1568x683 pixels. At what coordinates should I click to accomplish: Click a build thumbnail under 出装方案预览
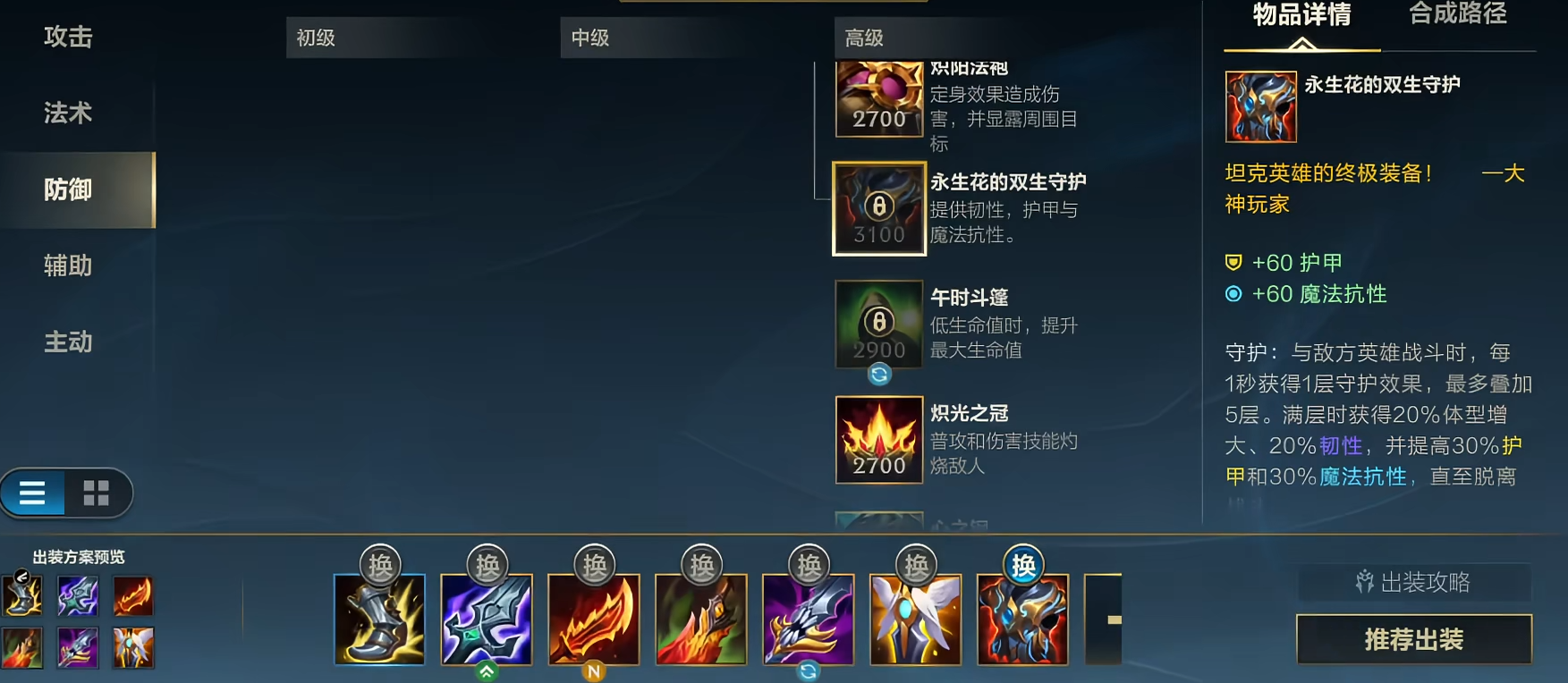(x=22, y=597)
